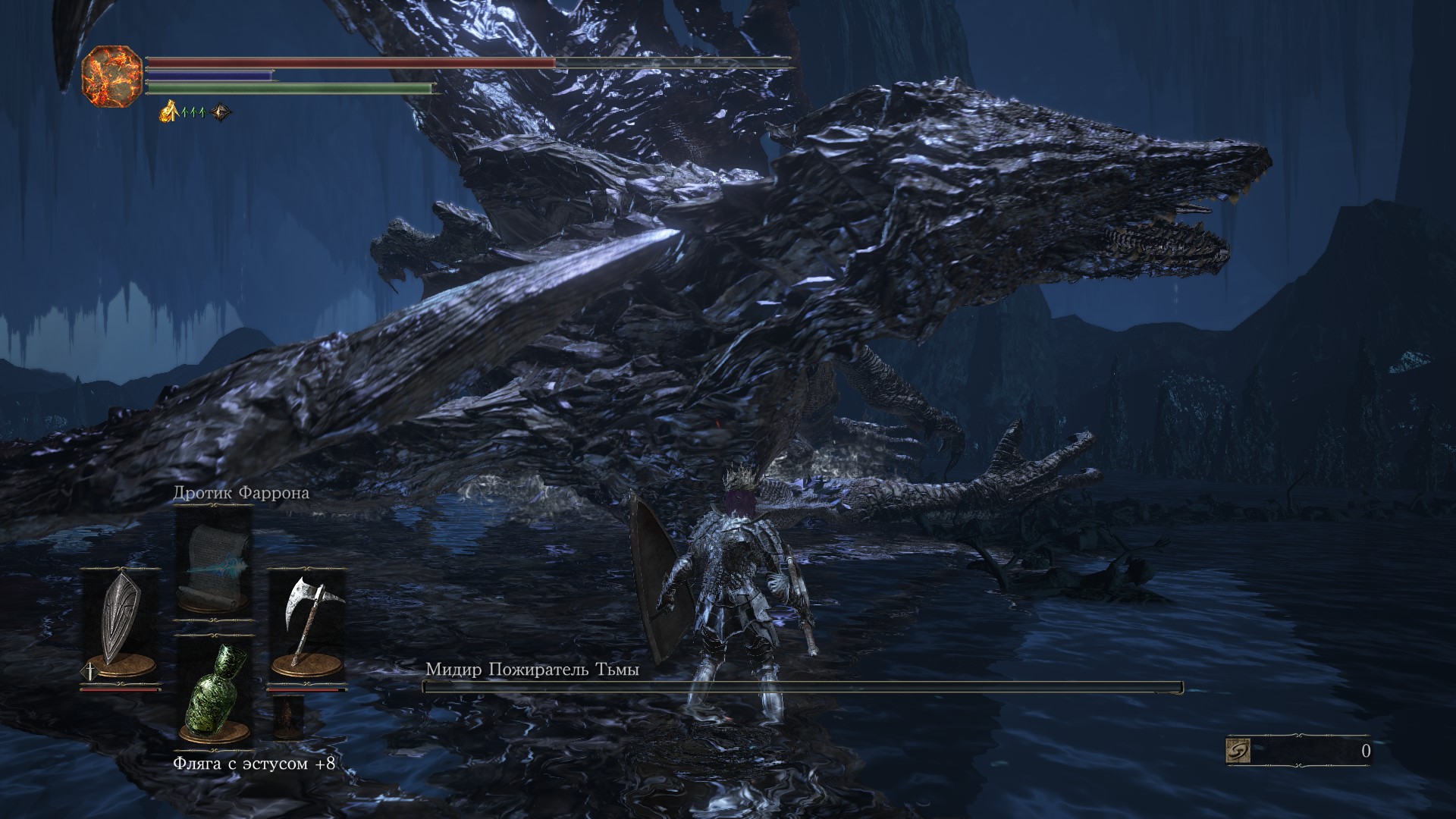
Task: Click the ember emblem beside the health bar
Action: (x=112, y=72)
